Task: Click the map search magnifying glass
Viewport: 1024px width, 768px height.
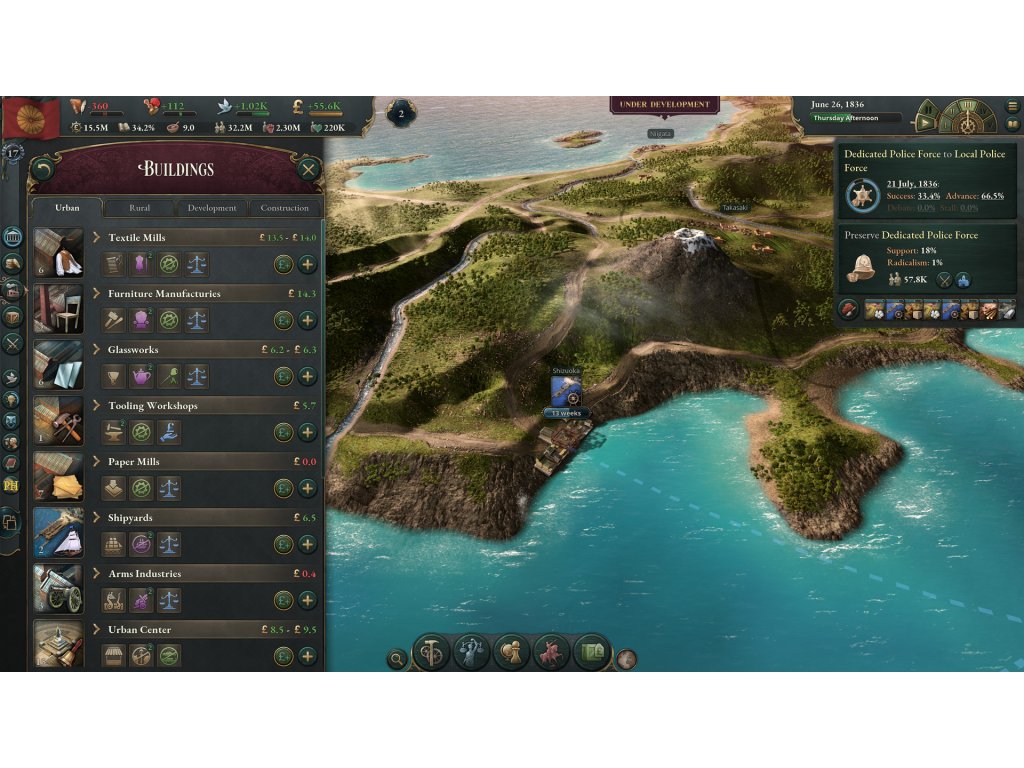Action: 398,659
